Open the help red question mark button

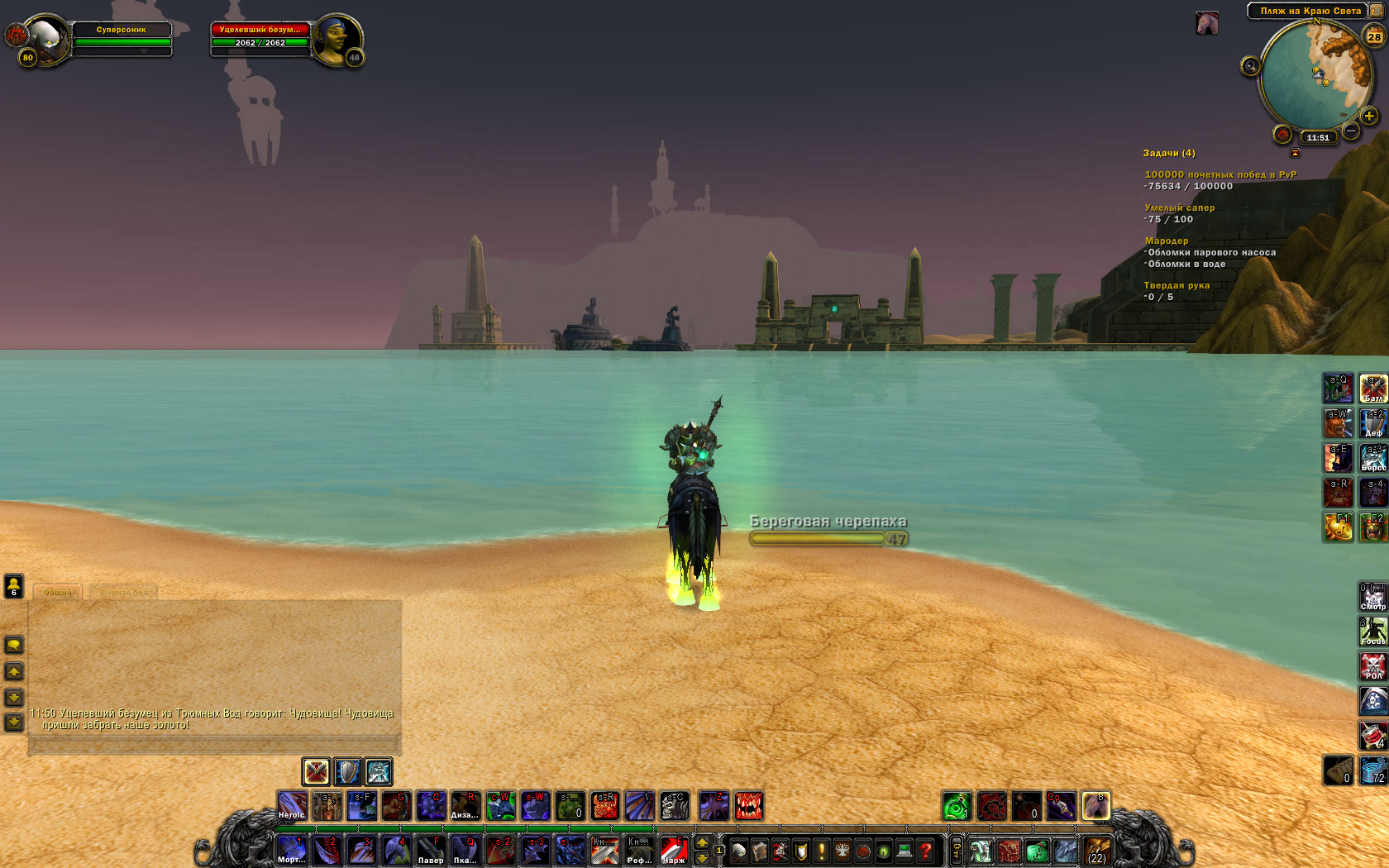click(x=926, y=850)
